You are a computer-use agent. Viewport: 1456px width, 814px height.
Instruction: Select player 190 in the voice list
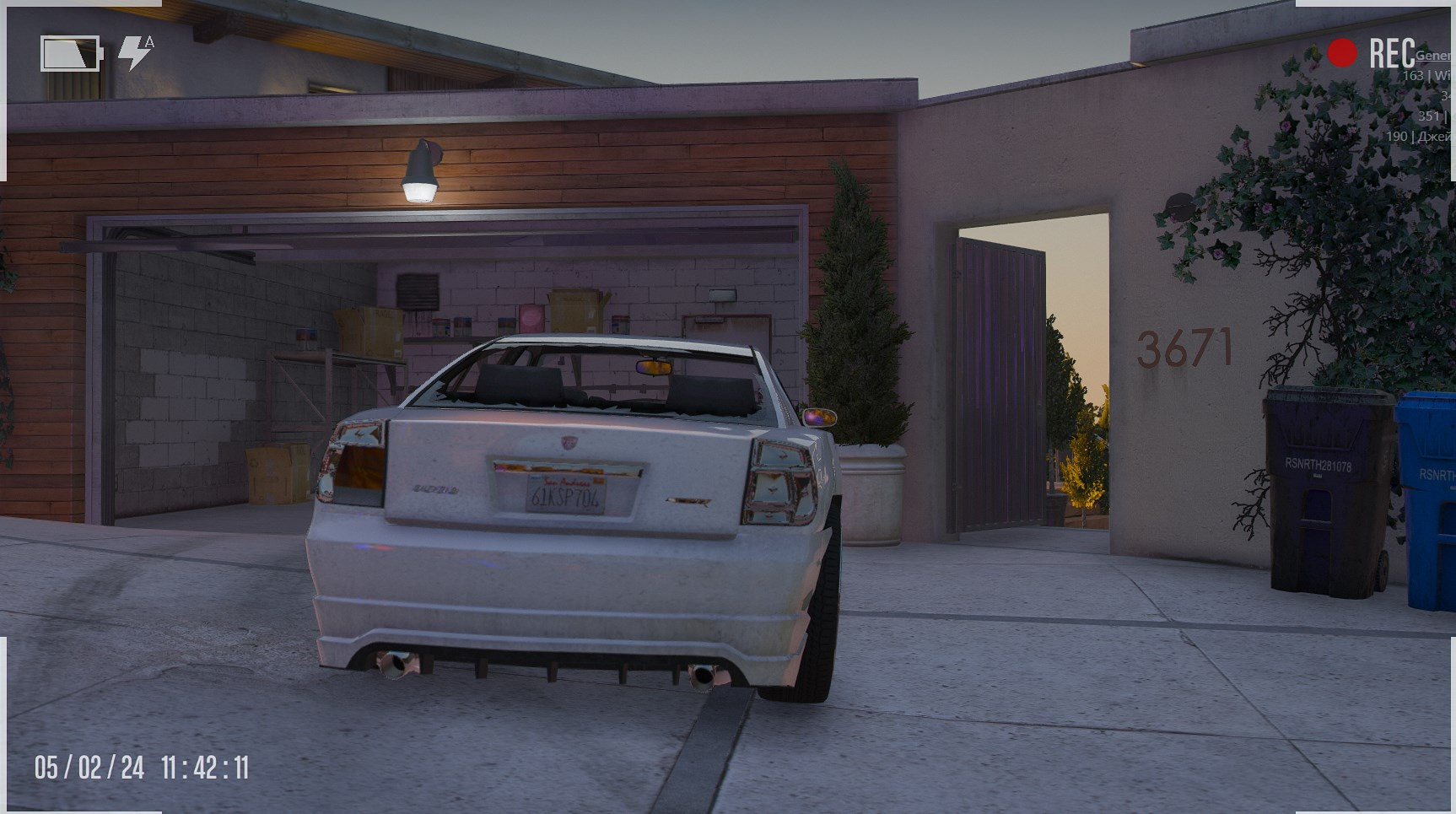coord(1420,136)
